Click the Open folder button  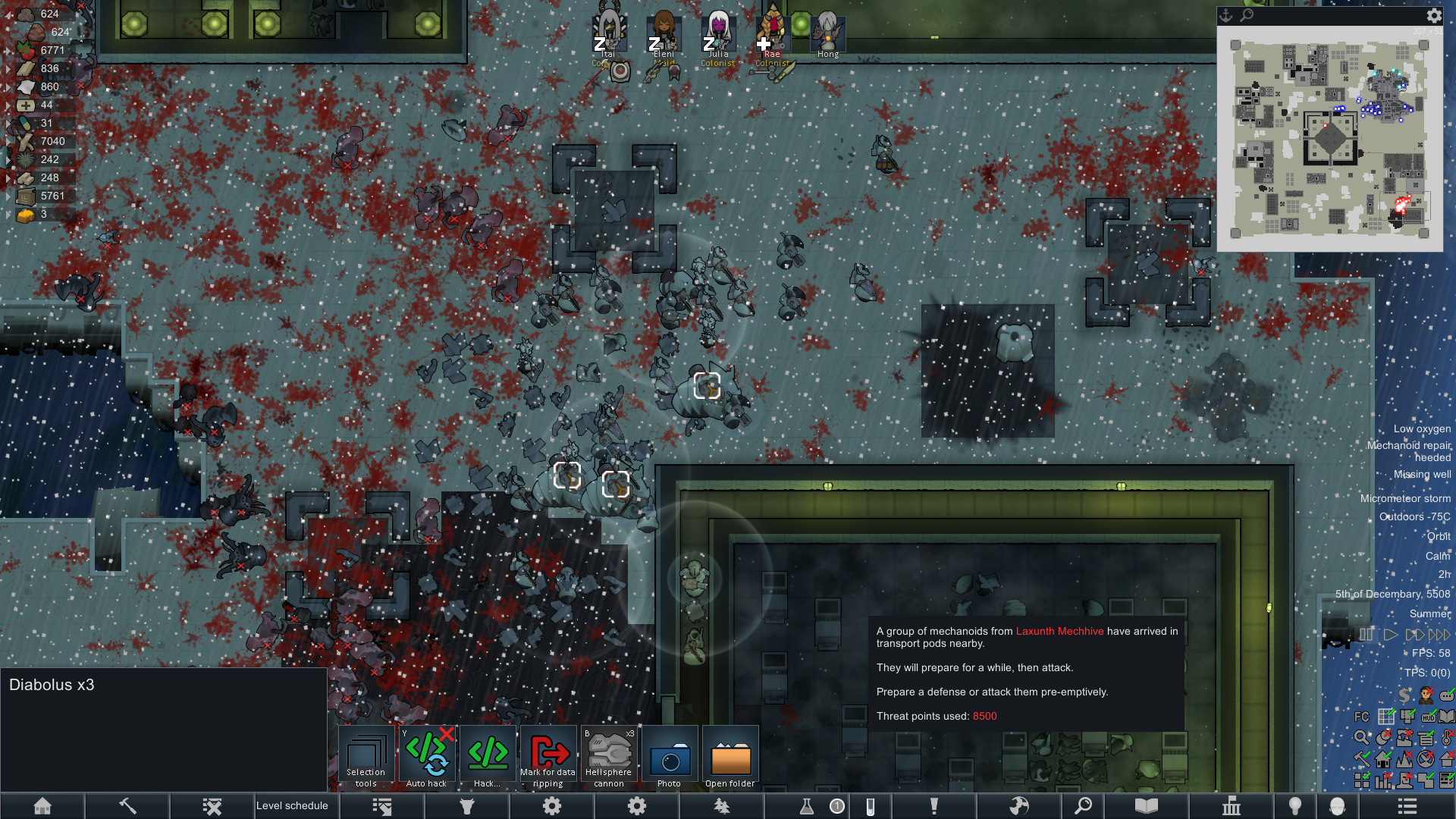click(730, 756)
